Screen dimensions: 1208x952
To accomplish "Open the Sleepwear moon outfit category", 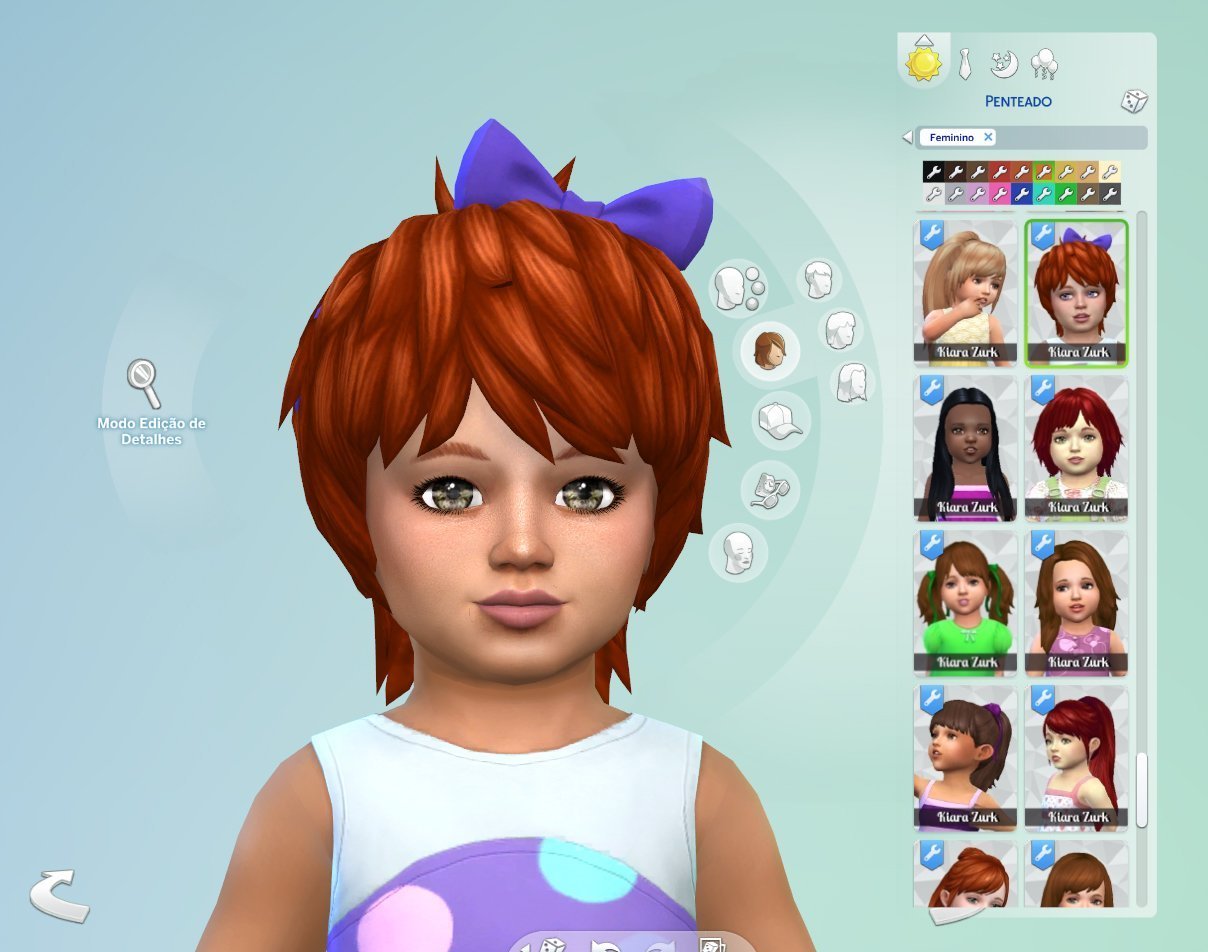I will [1003, 63].
